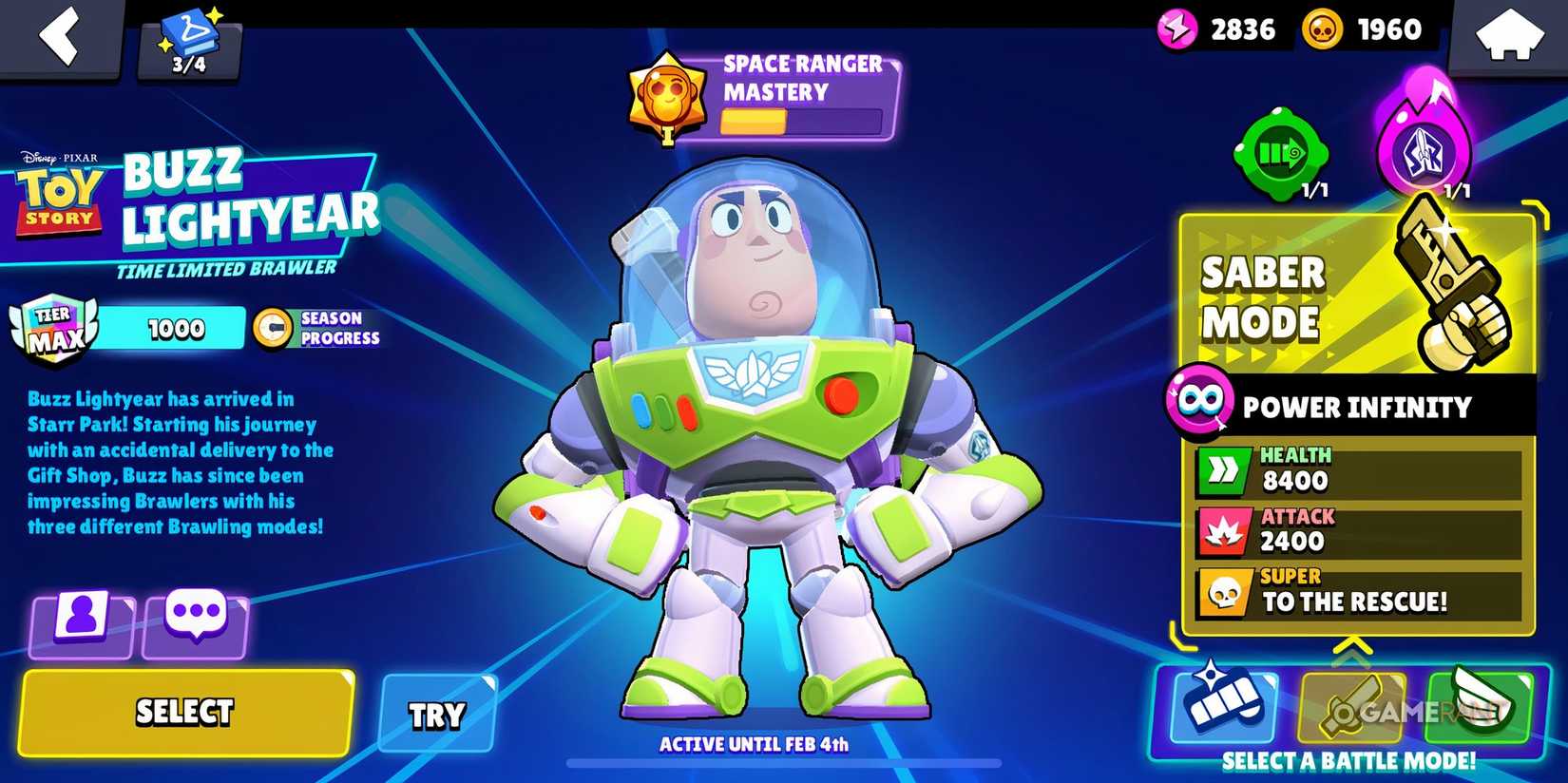Click the Power Infinity infinity icon

[1203, 404]
